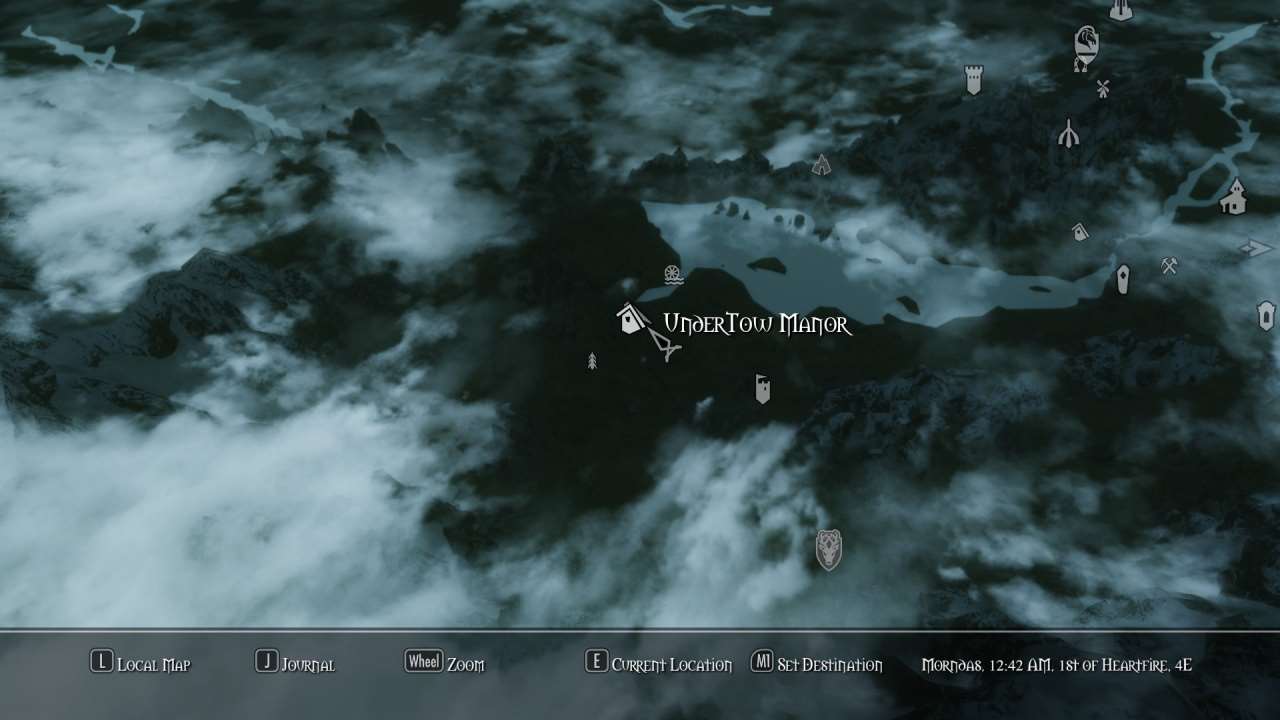The image size is (1280, 720).
Task: Select the crenellated fort tower marker
Action: point(973,80)
